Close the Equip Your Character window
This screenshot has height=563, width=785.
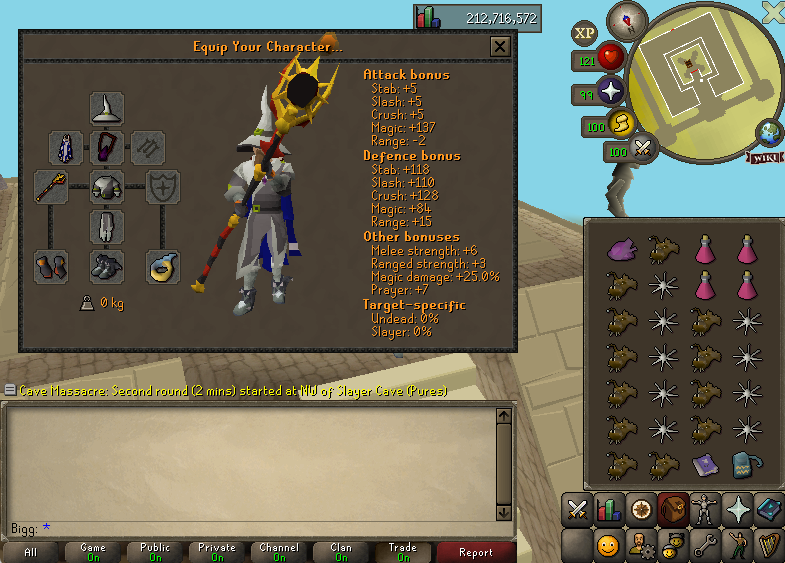point(500,46)
